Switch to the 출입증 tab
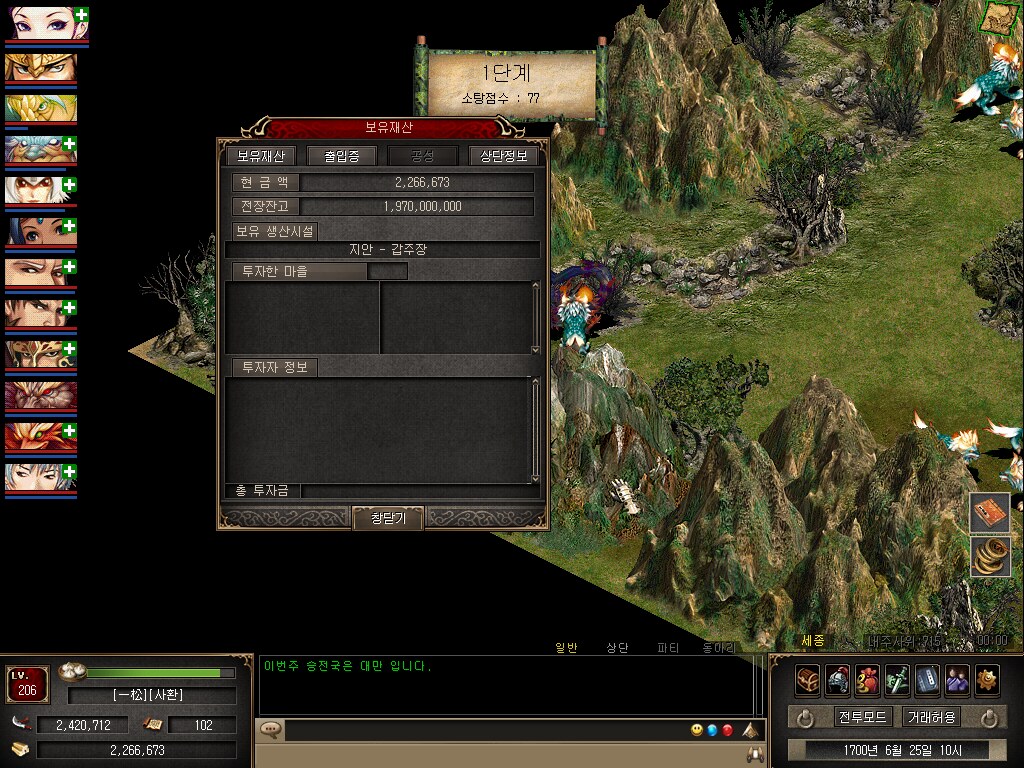This screenshot has height=768, width=1024. coord(341,156)
